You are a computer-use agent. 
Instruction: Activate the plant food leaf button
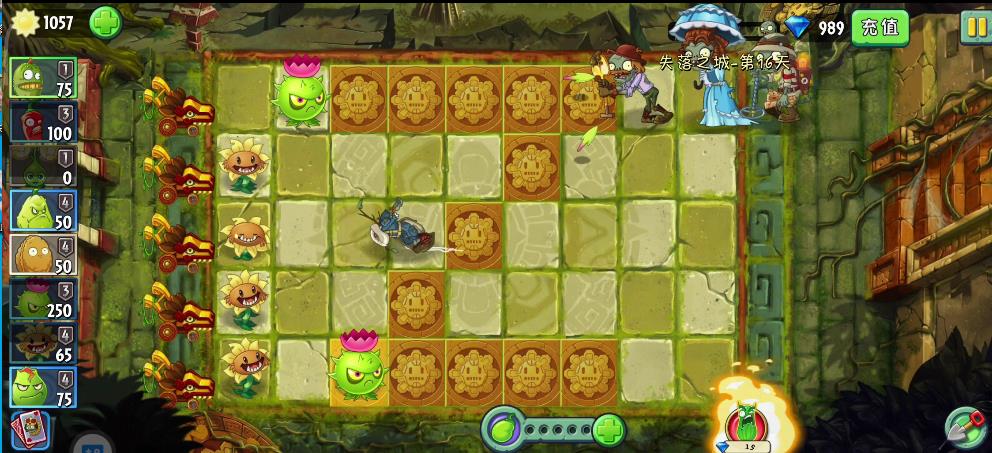(501, 430)
